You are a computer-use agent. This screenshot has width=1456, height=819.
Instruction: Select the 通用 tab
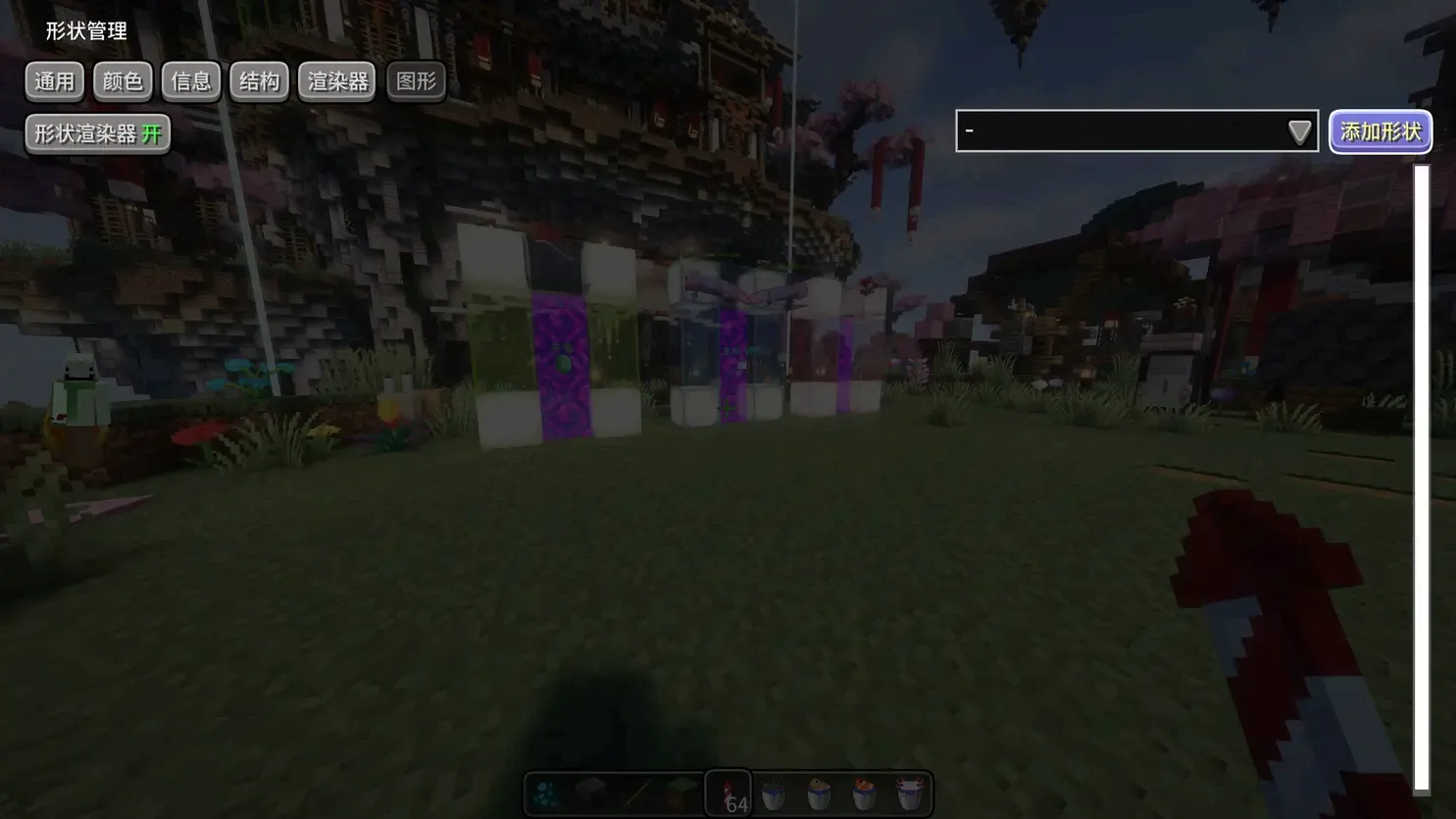point(54,80)
